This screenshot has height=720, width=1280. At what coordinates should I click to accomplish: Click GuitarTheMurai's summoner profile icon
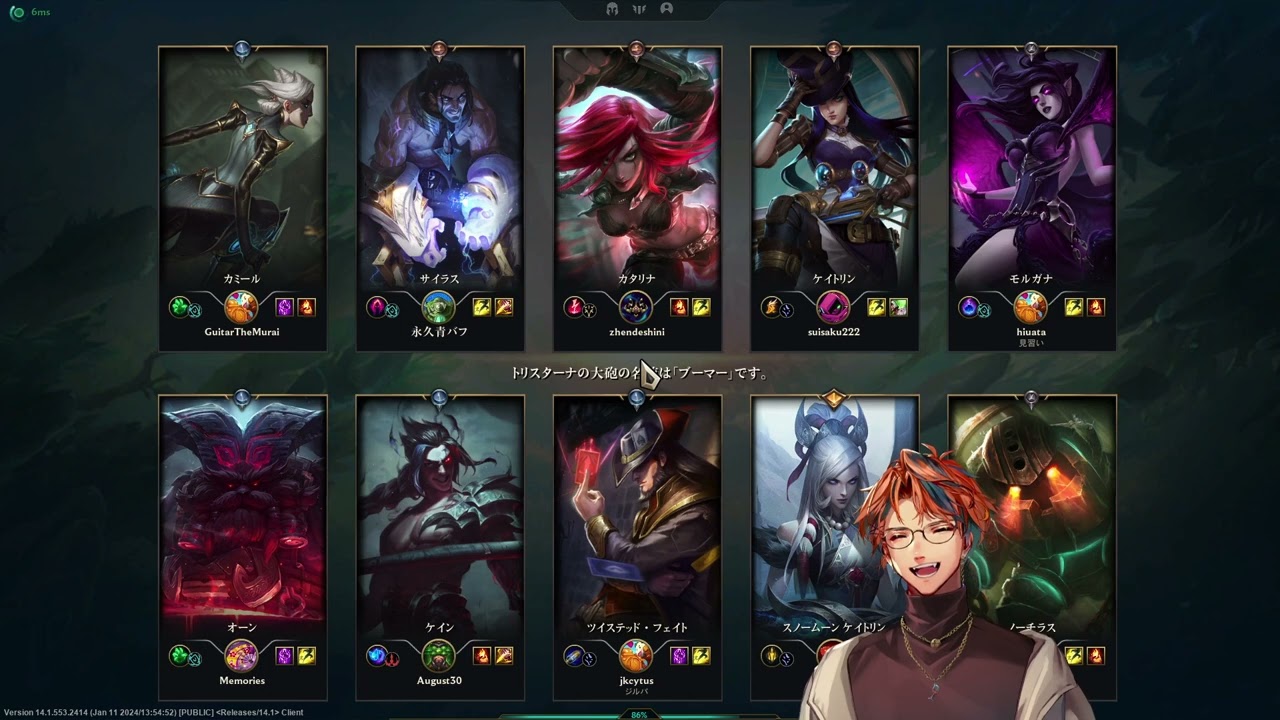[x=241, y=307]
